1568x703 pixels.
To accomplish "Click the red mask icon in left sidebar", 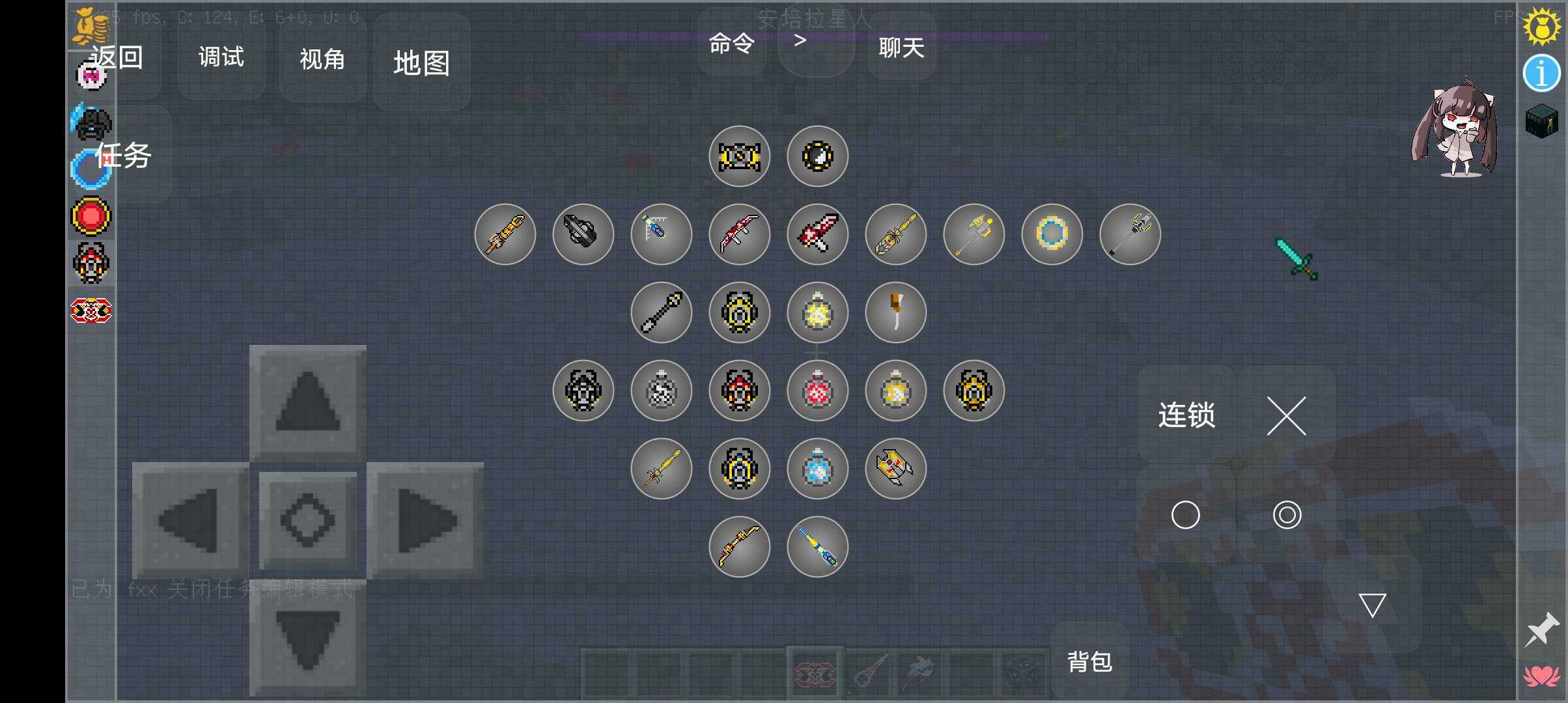I will [x=91, y=264].
